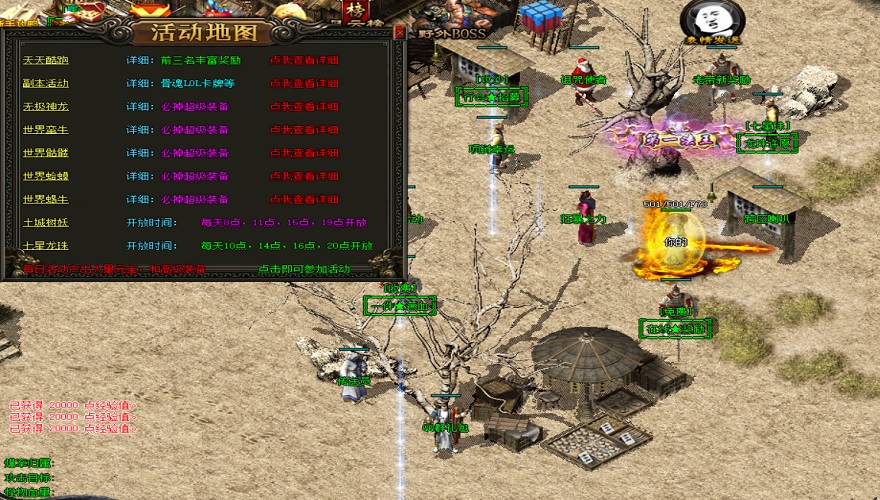The image size is (880, 500).
Task: Open the 表情发送 emoji face icon
Action: tap(705, 20)
